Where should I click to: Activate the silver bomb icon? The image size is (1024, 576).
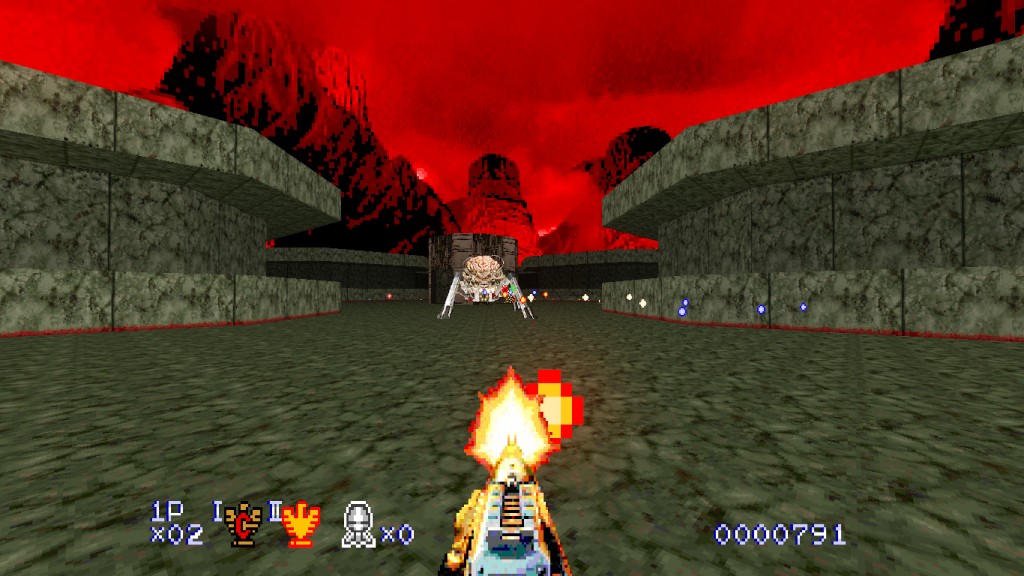(358, 525)
